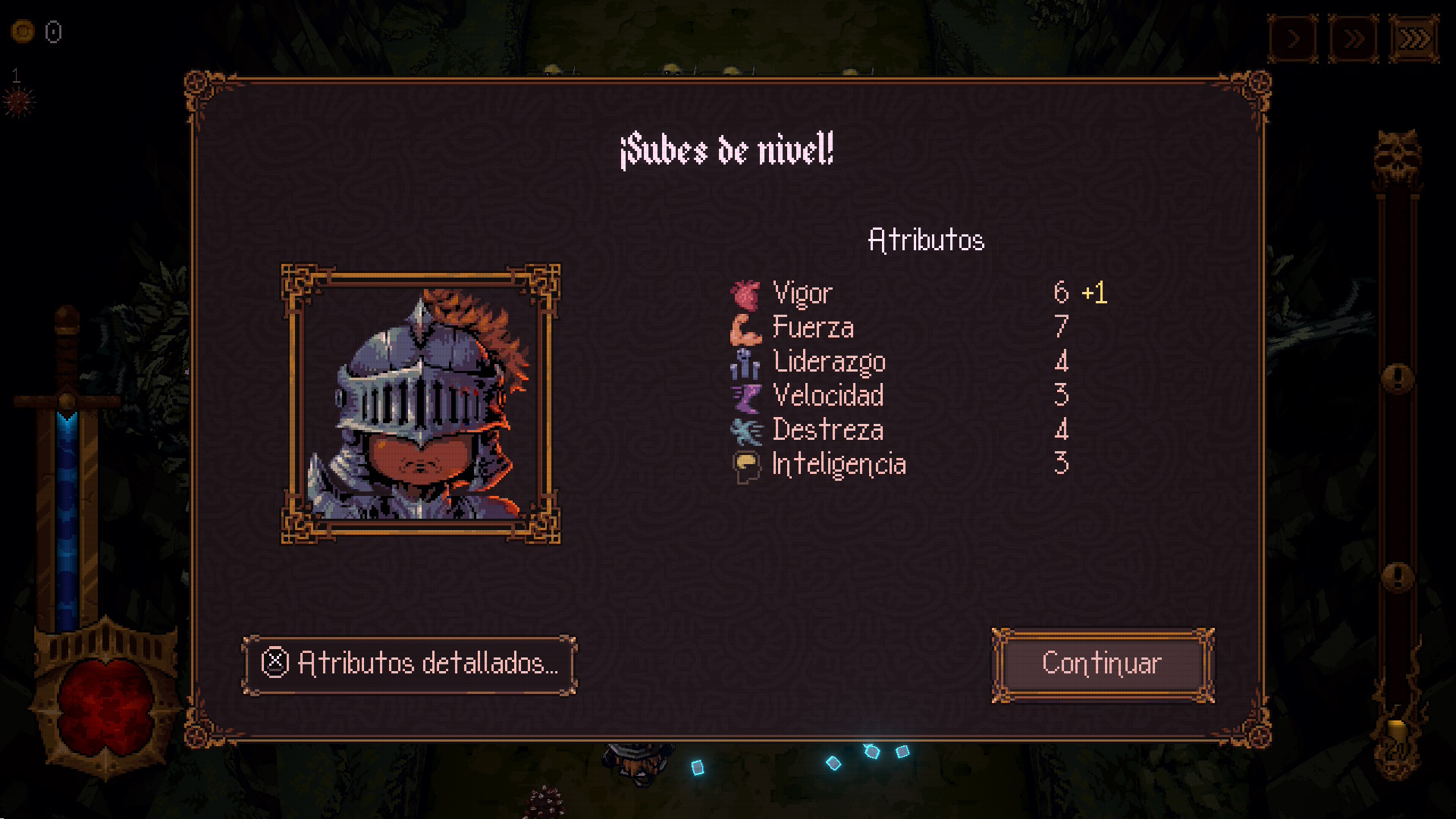Screen dimensions: 1456x819
Task: Click the Continuar button
Action: pyautogui.click(x=1103, y=664)
